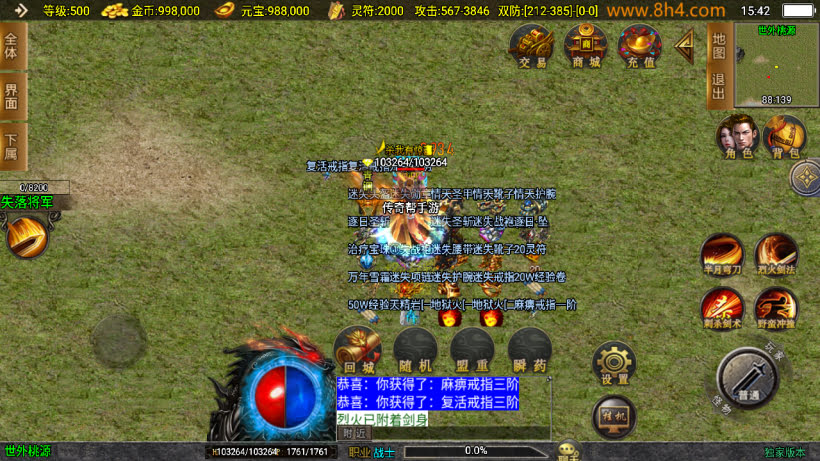
Task: Use the 随机 random teleport slot
Action: (413, 349)
